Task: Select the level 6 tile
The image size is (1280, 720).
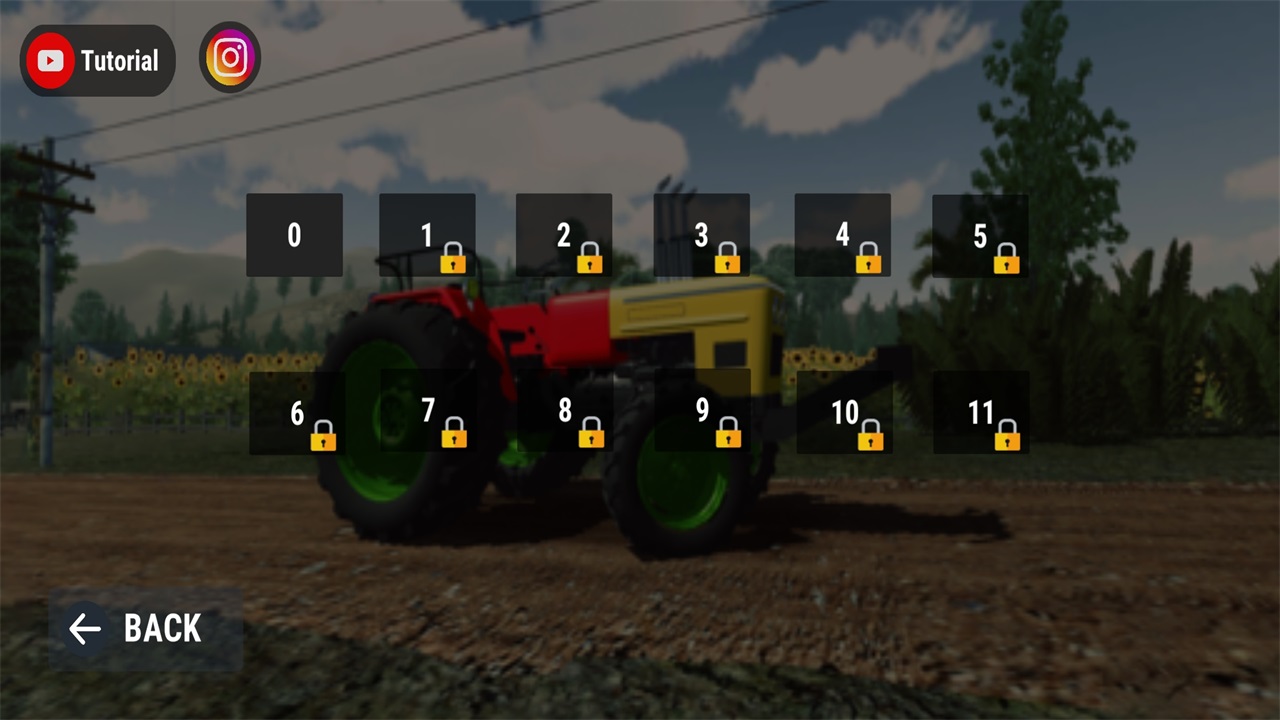Action: [297, 413]
